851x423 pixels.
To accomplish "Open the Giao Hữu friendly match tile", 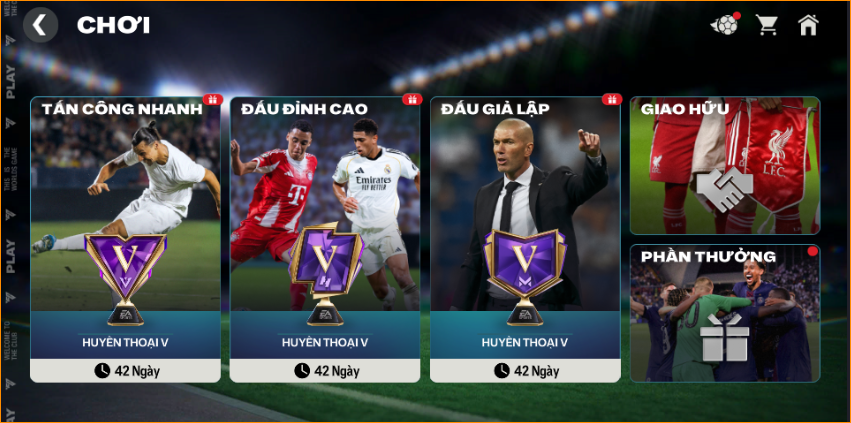I will (x=724, y=165).
